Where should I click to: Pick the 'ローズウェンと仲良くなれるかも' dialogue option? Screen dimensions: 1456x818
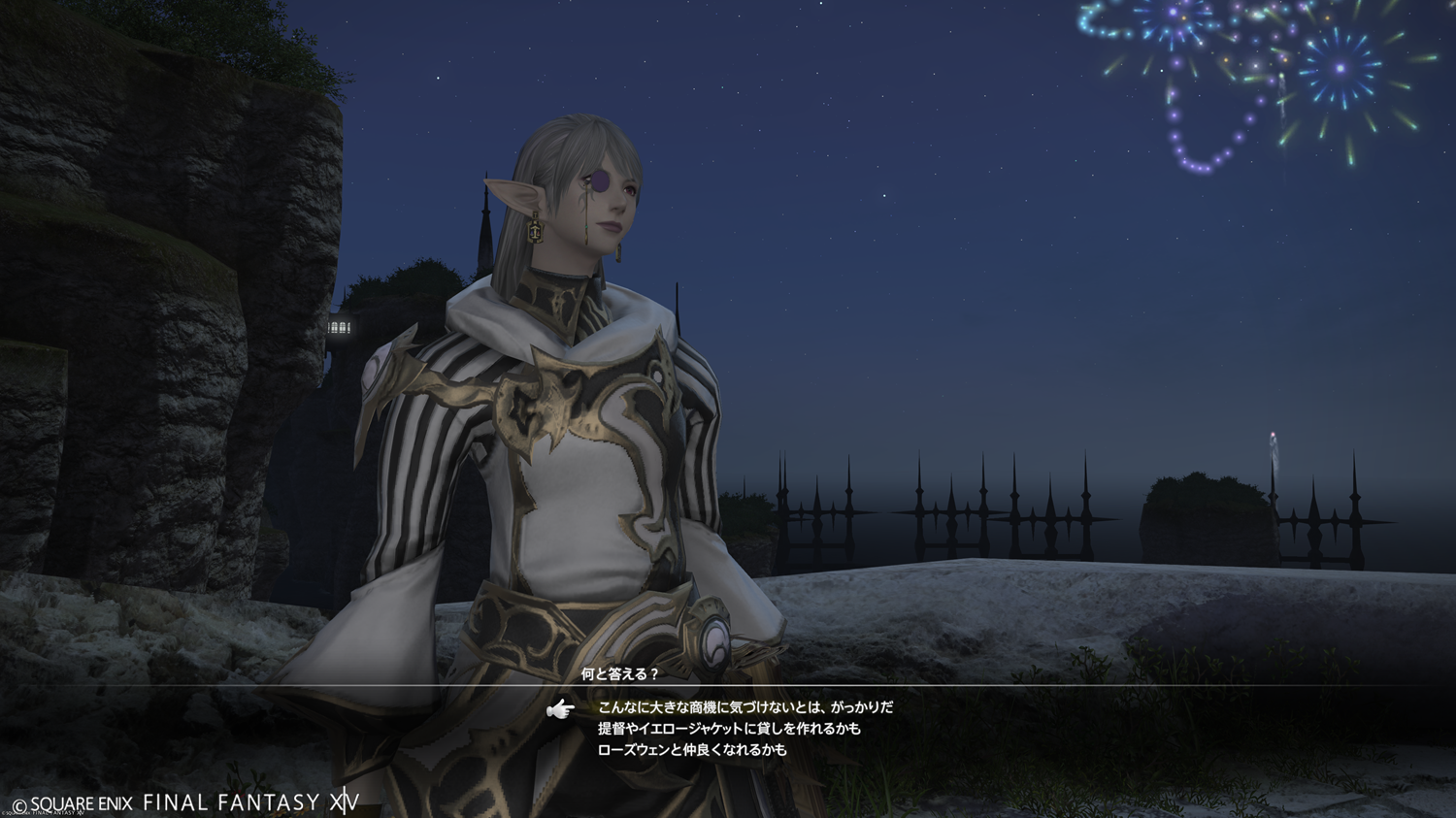tap(692, 750)
